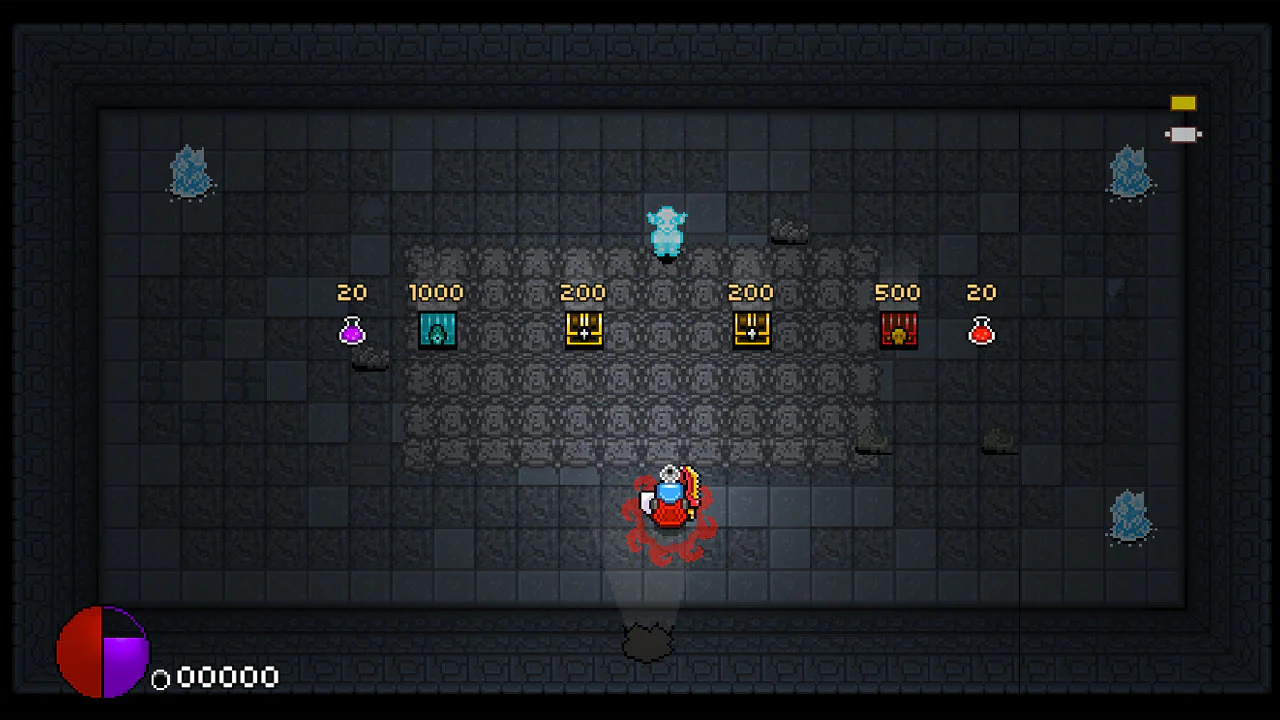Click the small white coin beside the score
This screenshot has height=720, width=1280.
(x=161, y=679)
